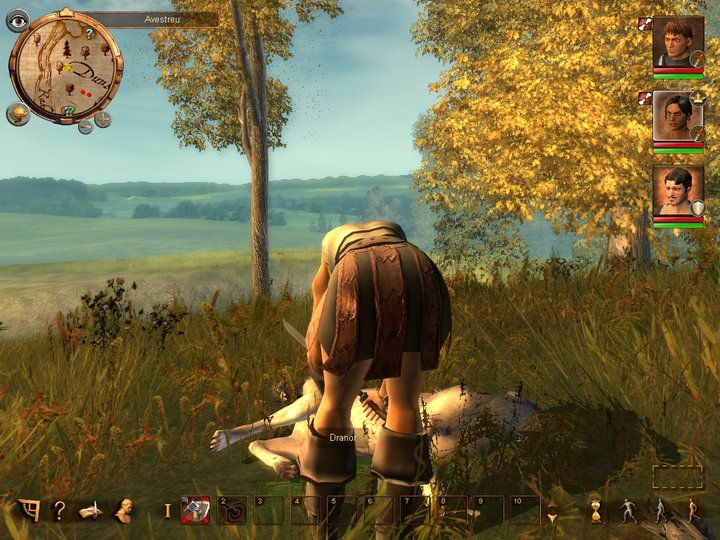This screenshot has width=720, height=540.
Task: Open the circular minimap of Avestreu
Action: [x=65, y=67]
